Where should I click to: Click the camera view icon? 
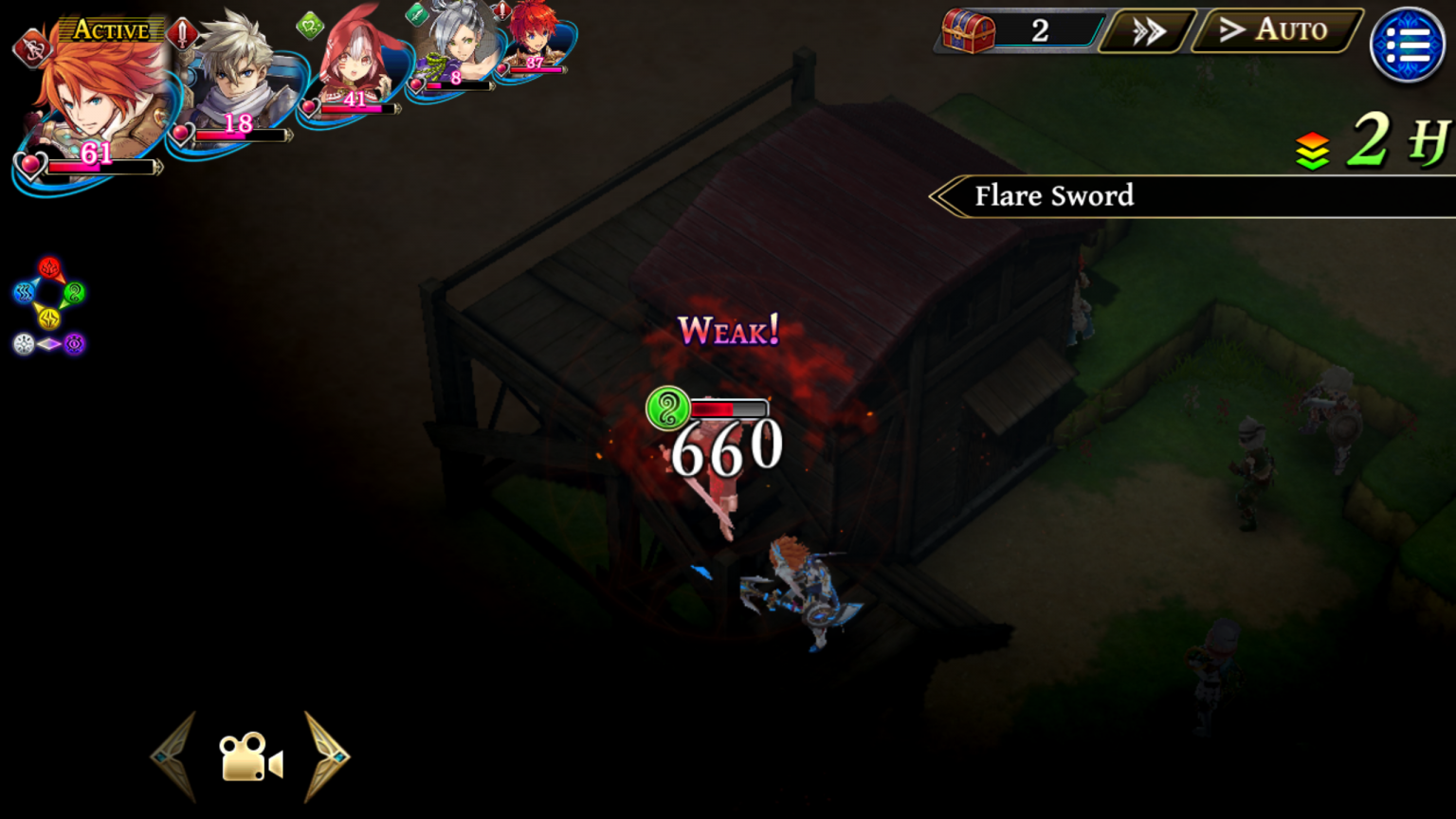[x=250, y=756]
